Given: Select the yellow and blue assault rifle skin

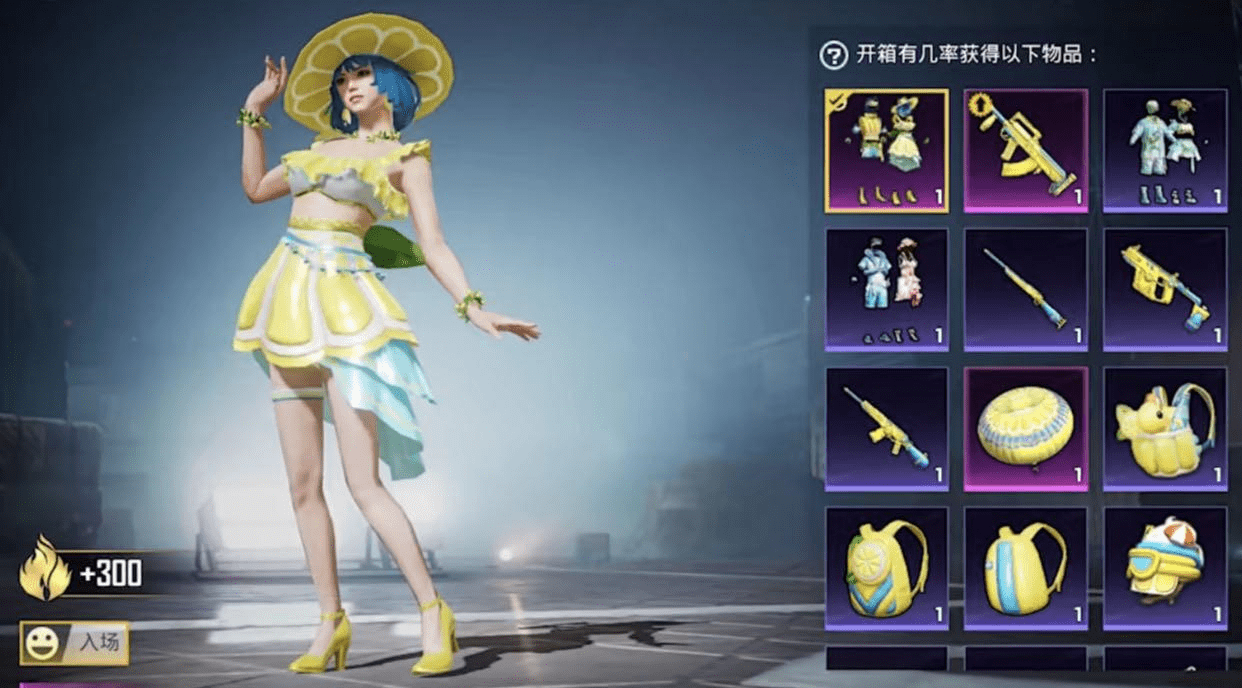Looking at the screenshot, I should [886, 428].
